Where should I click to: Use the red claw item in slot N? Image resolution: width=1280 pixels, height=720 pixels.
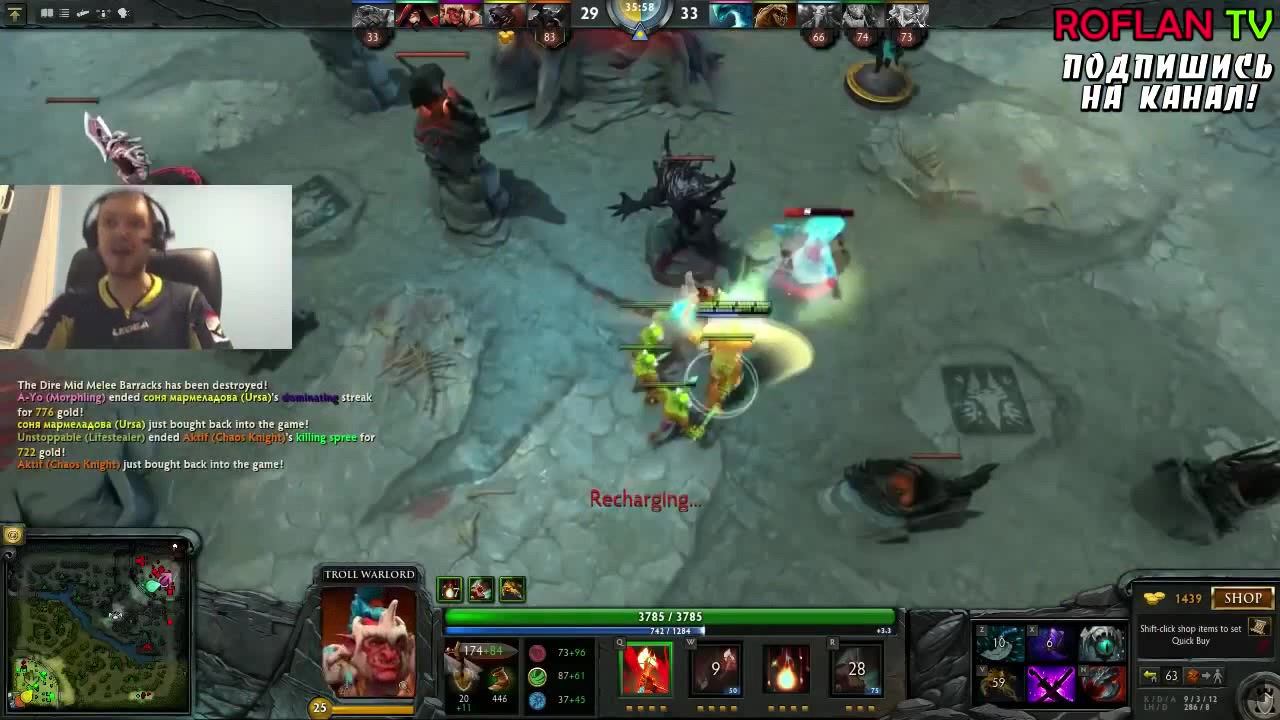(x=1101, y=685)
